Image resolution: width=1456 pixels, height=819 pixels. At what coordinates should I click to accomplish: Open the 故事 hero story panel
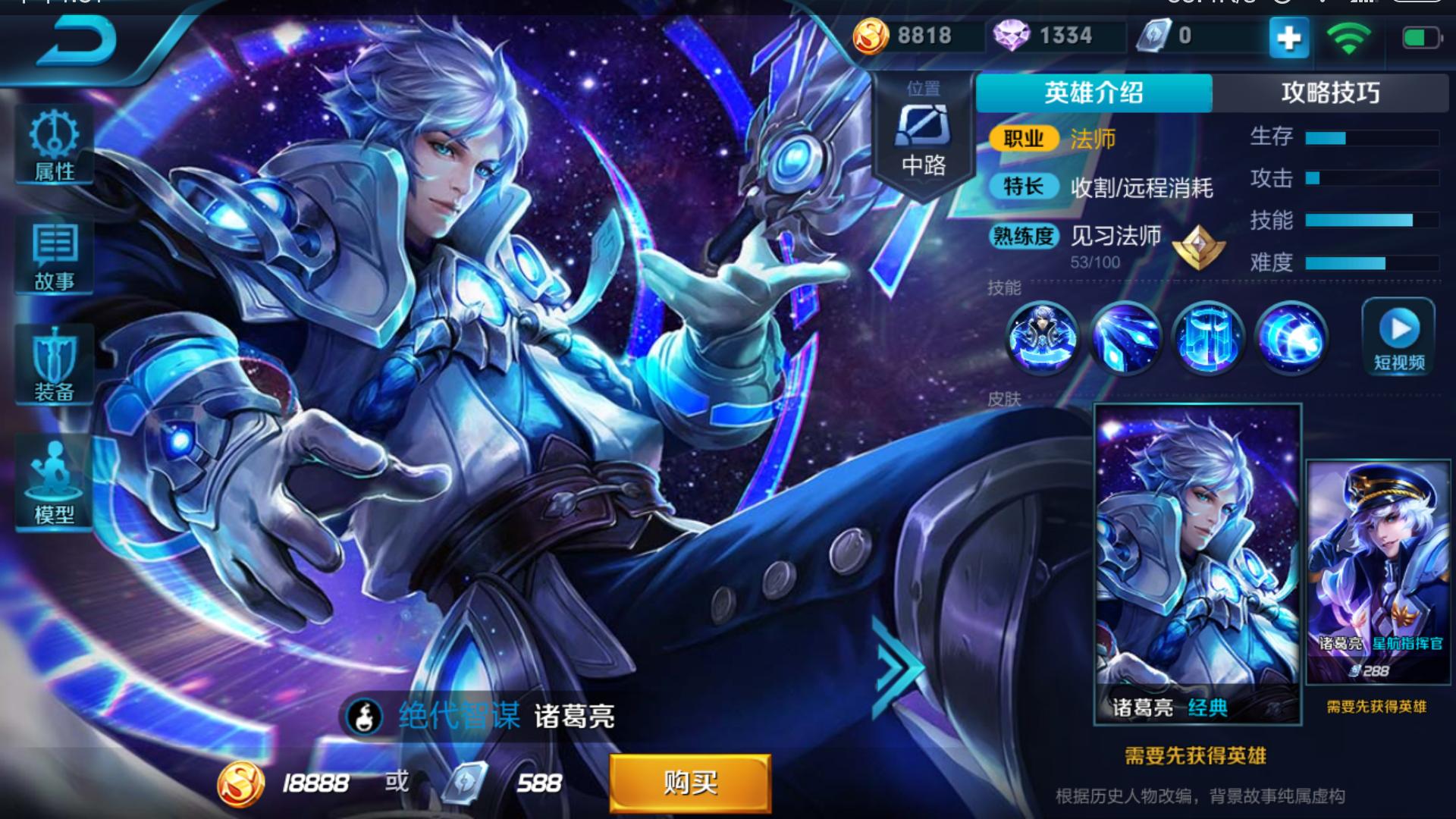click(x=52, y=256)
